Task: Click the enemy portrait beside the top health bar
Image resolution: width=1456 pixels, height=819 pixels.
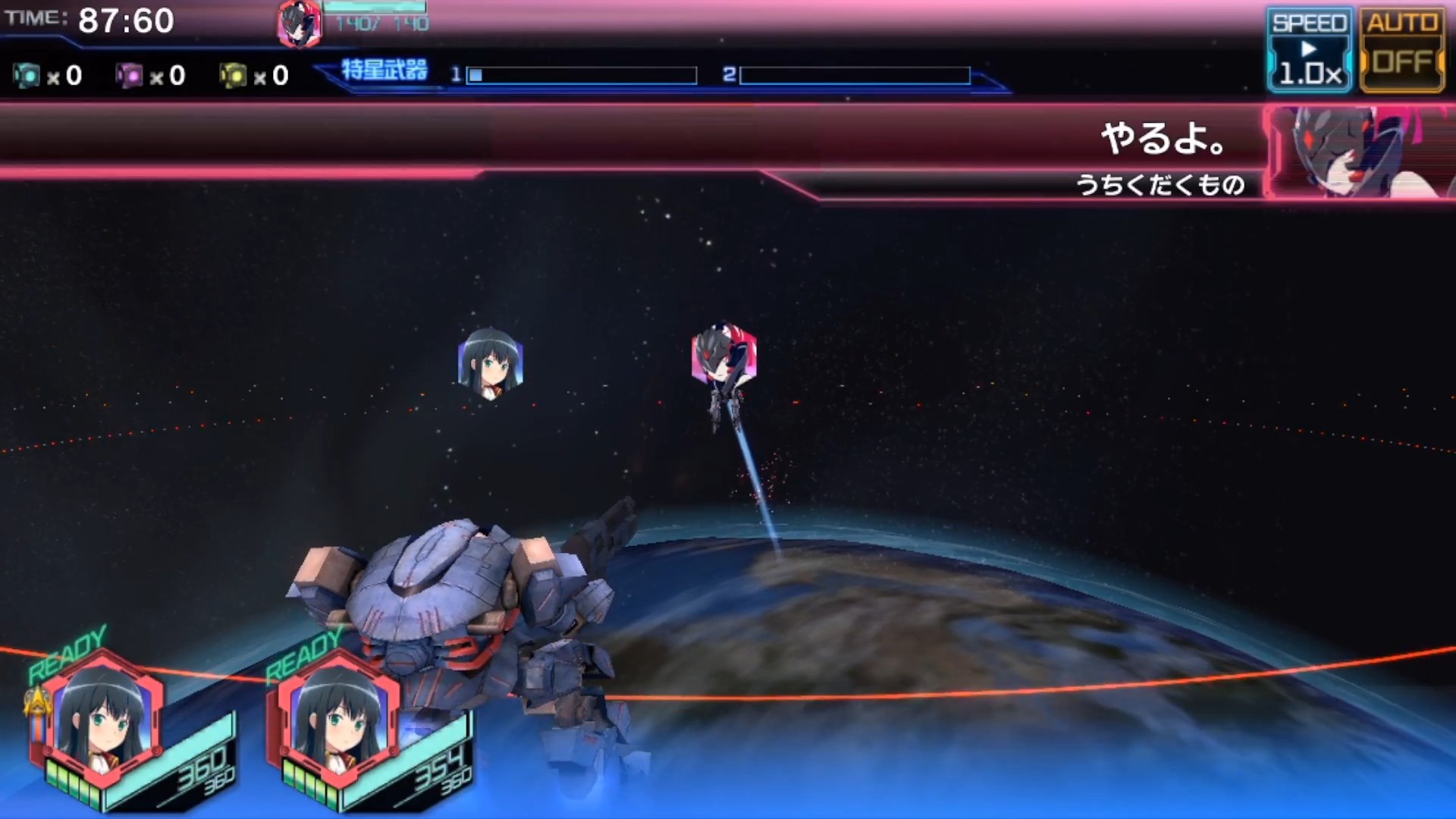Action: tap(299, 24)
